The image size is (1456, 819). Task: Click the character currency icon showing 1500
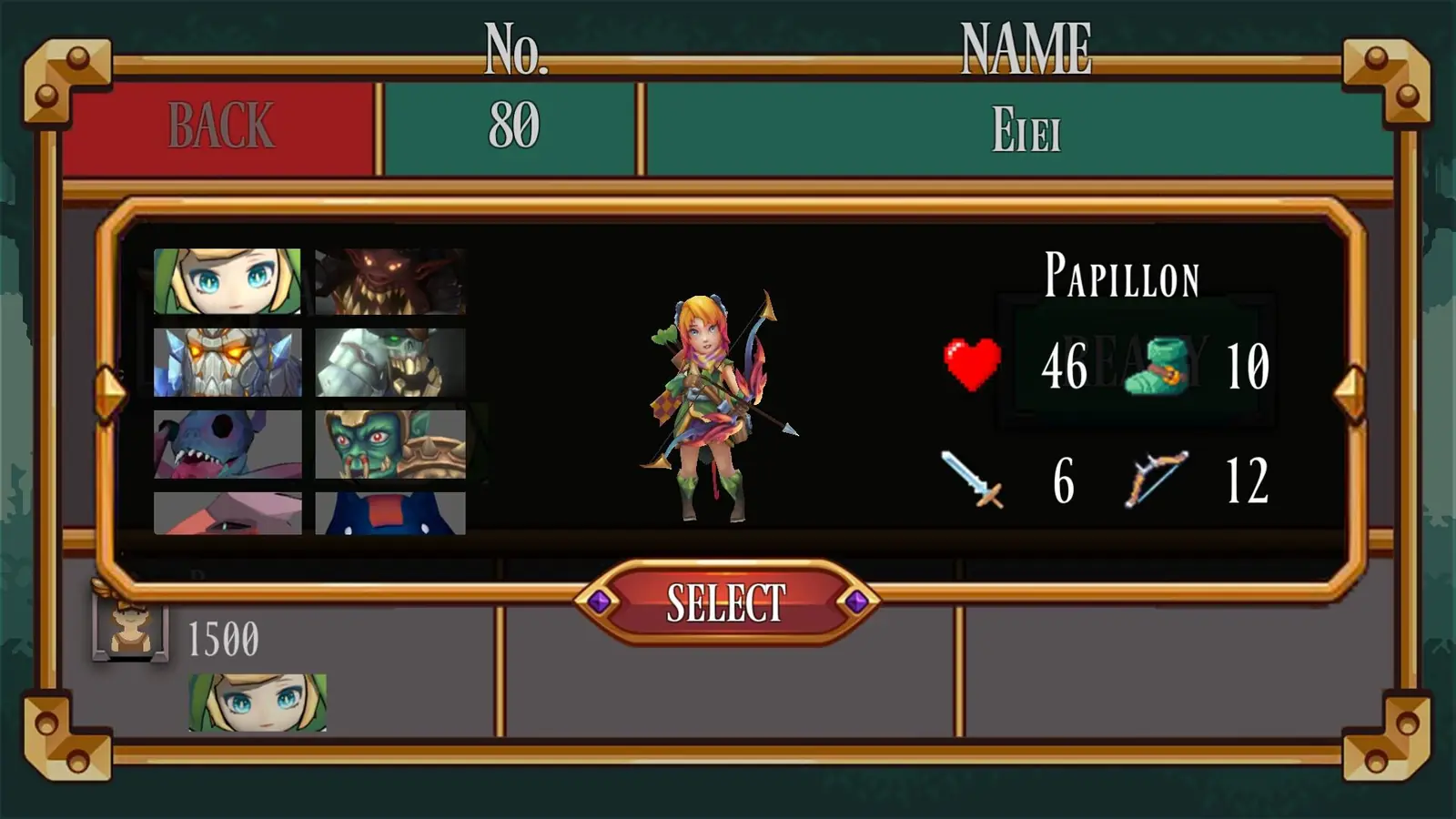point(130,628)
